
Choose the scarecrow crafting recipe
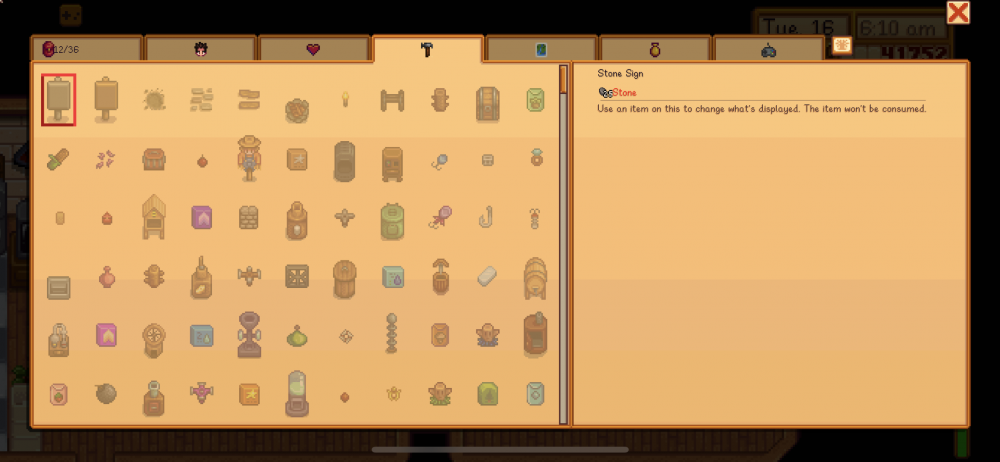[x=249, y=158]
